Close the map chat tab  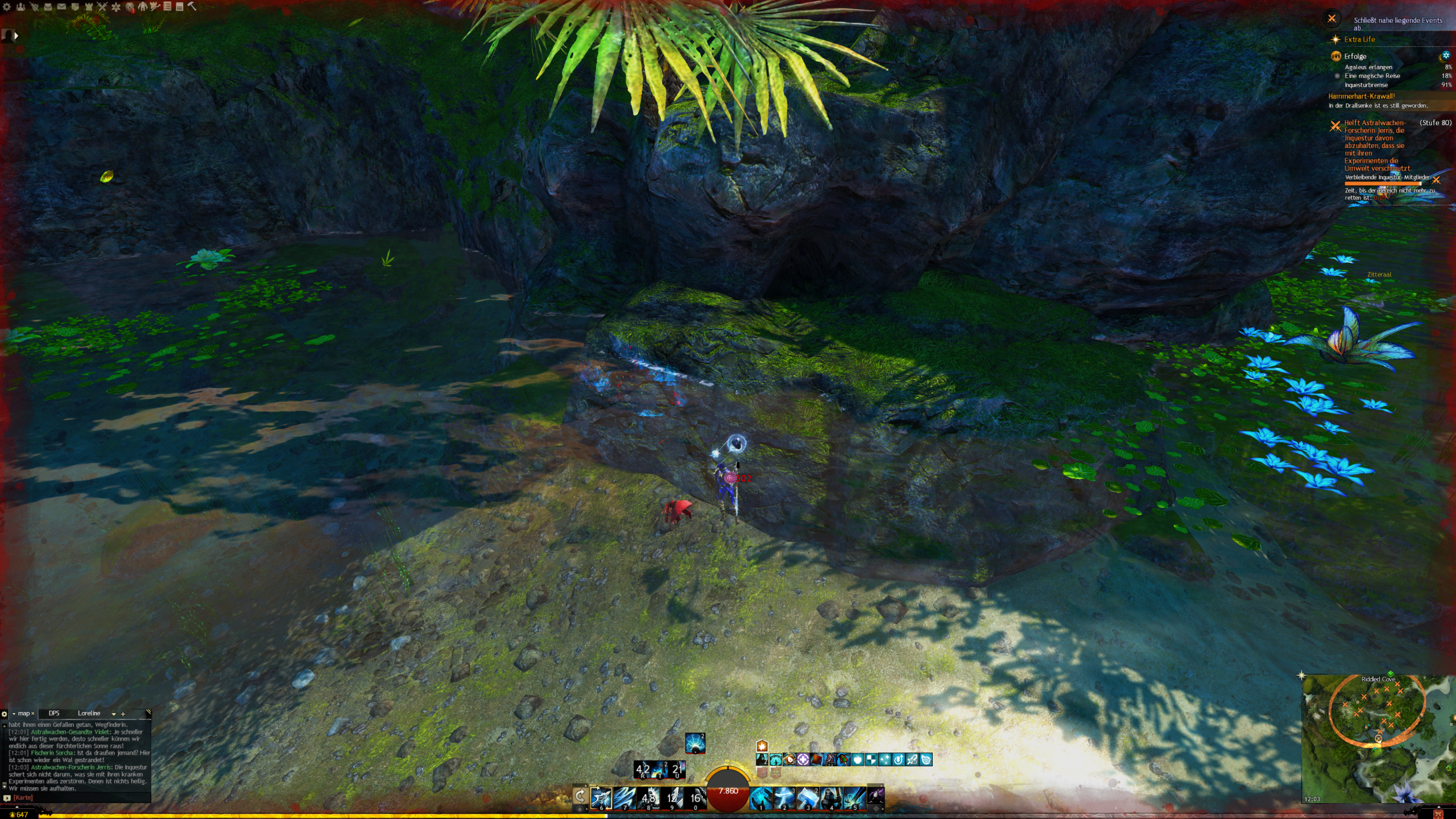click(x=33, y=714)
